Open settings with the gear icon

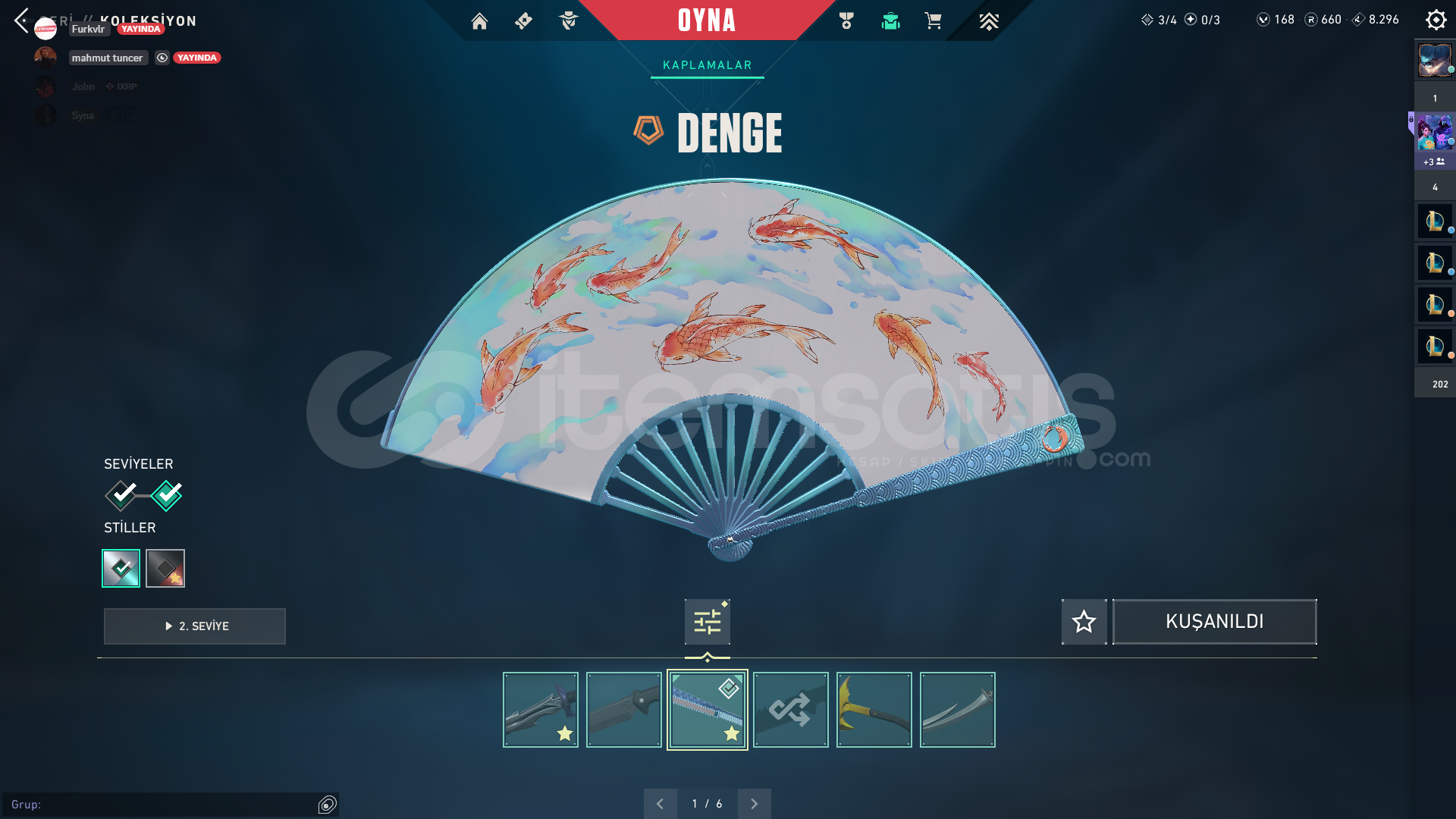pos(1436,20)
